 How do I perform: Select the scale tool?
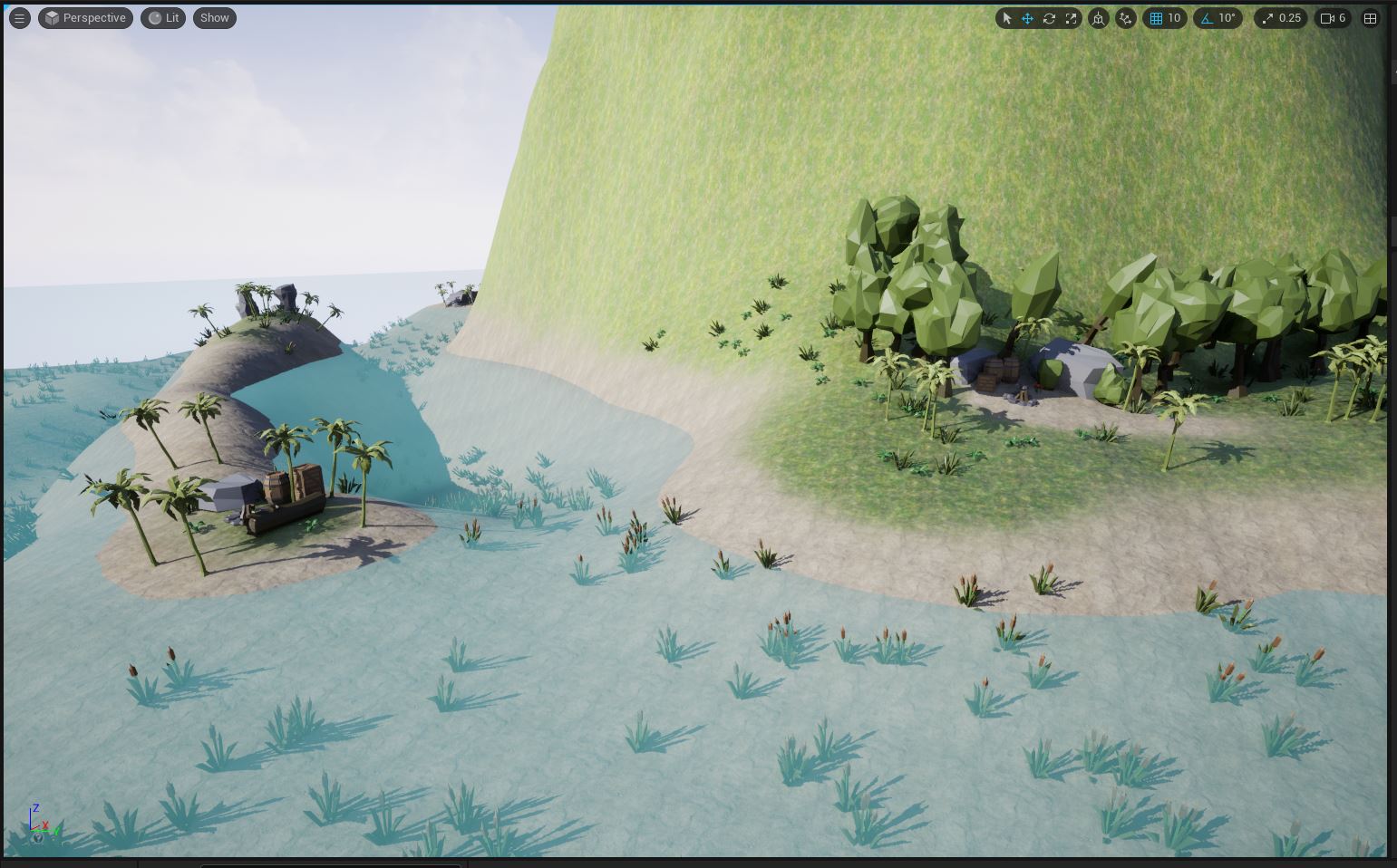(x=1072, y=18)
